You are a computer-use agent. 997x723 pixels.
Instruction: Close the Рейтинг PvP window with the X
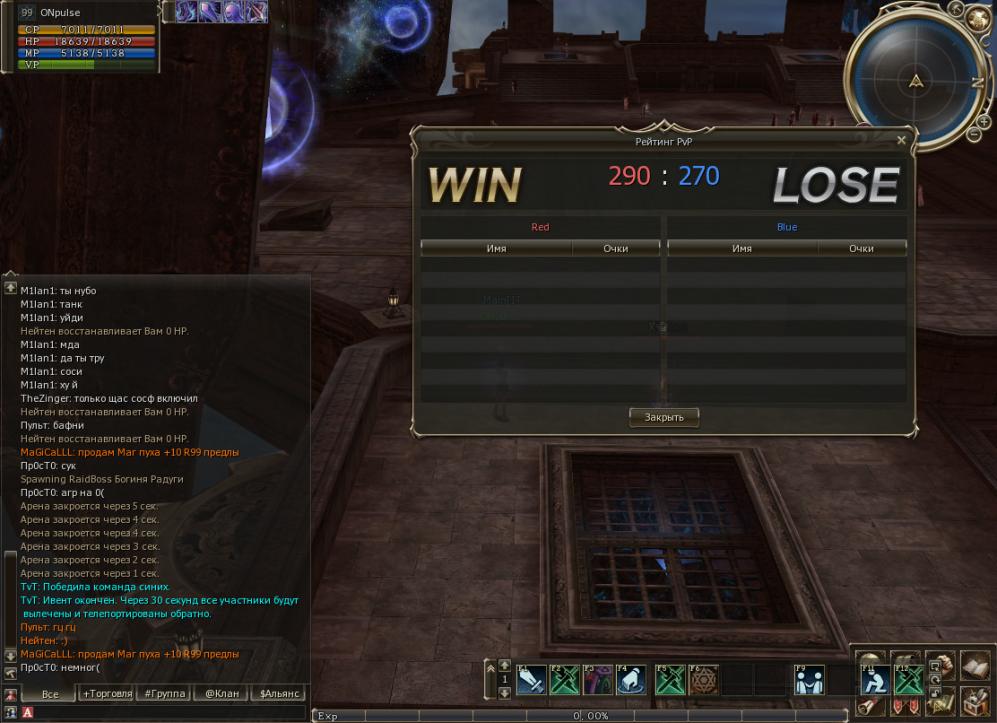click(901, 141)
